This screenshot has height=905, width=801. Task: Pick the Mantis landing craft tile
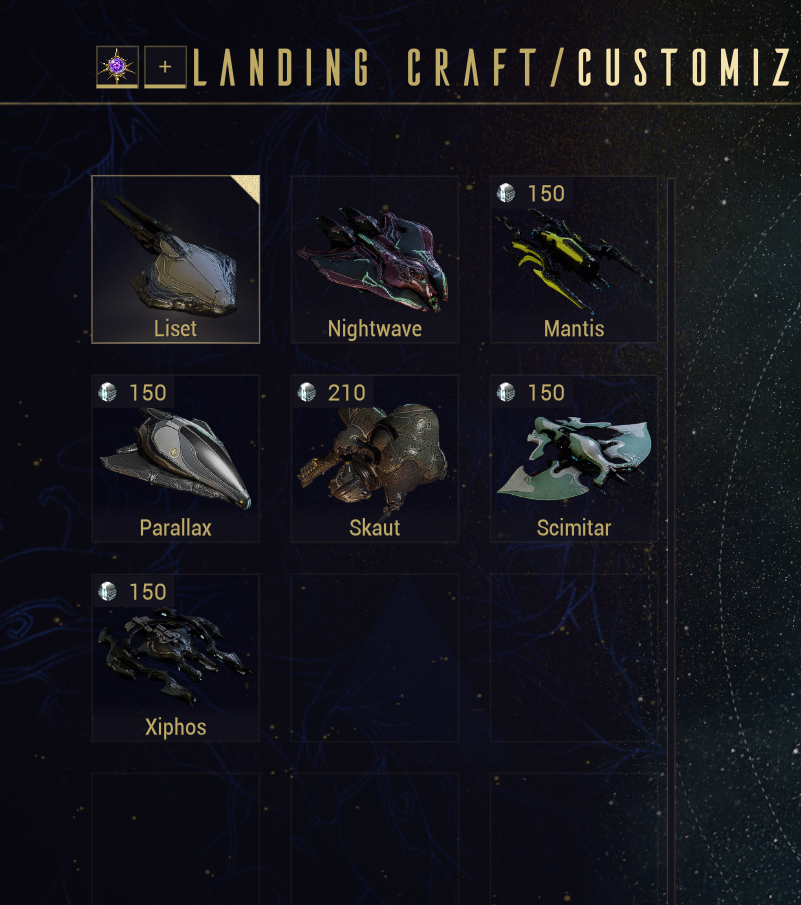[574, 260]
